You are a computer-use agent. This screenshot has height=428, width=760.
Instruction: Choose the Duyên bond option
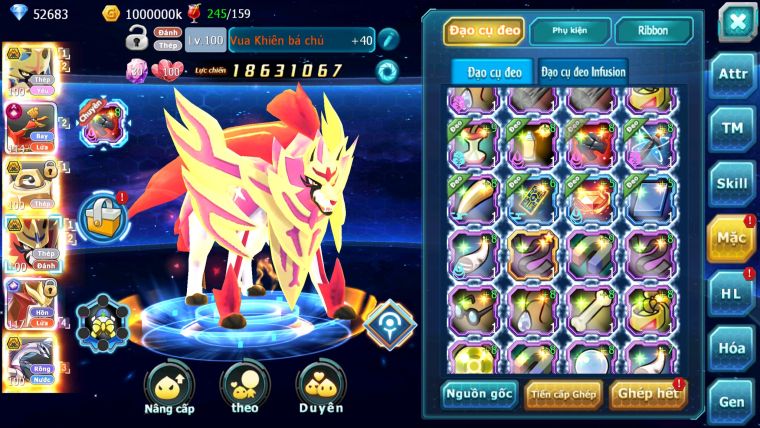(320, 388)
